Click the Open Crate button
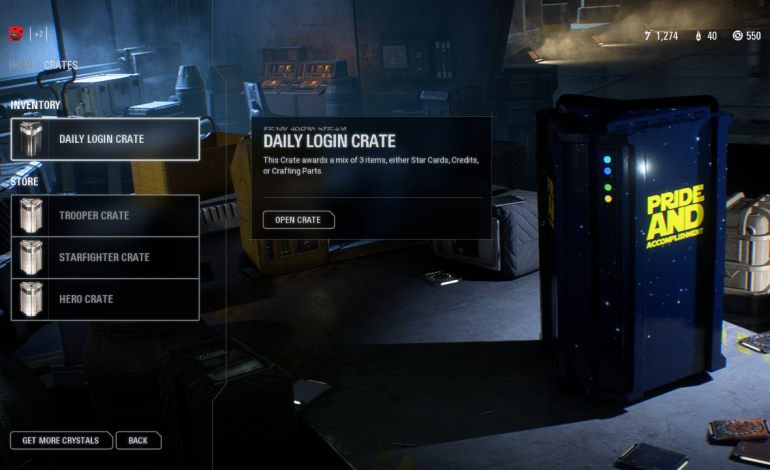 [x=298, y=220]
